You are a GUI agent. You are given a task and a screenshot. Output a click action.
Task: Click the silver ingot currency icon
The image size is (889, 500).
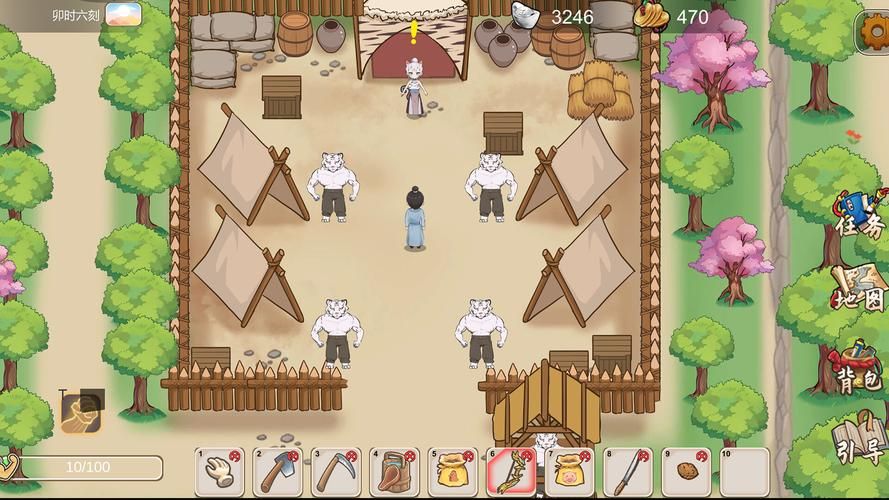tap(526, 15)
